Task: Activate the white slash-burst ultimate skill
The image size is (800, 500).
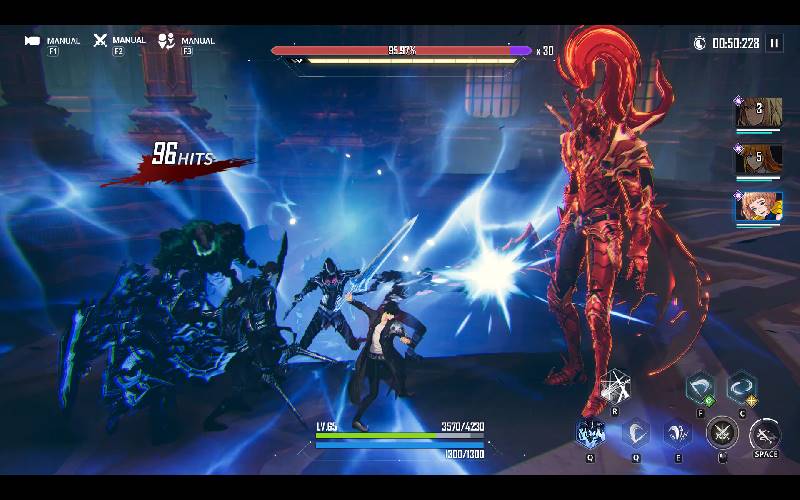Action: click(614, 387)
